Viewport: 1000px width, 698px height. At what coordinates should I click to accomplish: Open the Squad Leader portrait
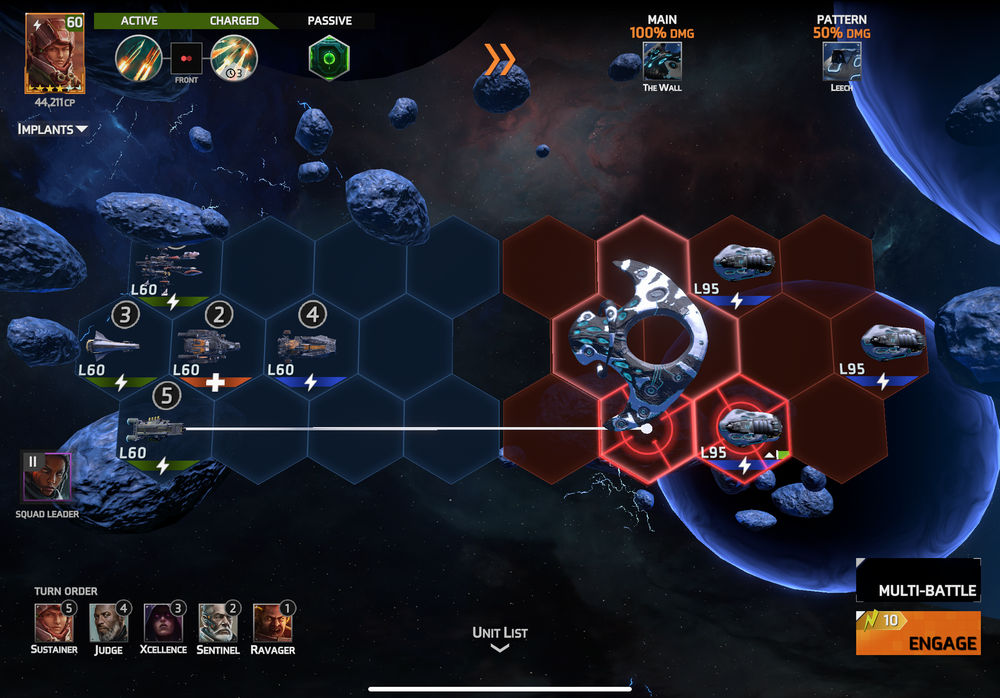pyautogui.click(x=47, y=477)
